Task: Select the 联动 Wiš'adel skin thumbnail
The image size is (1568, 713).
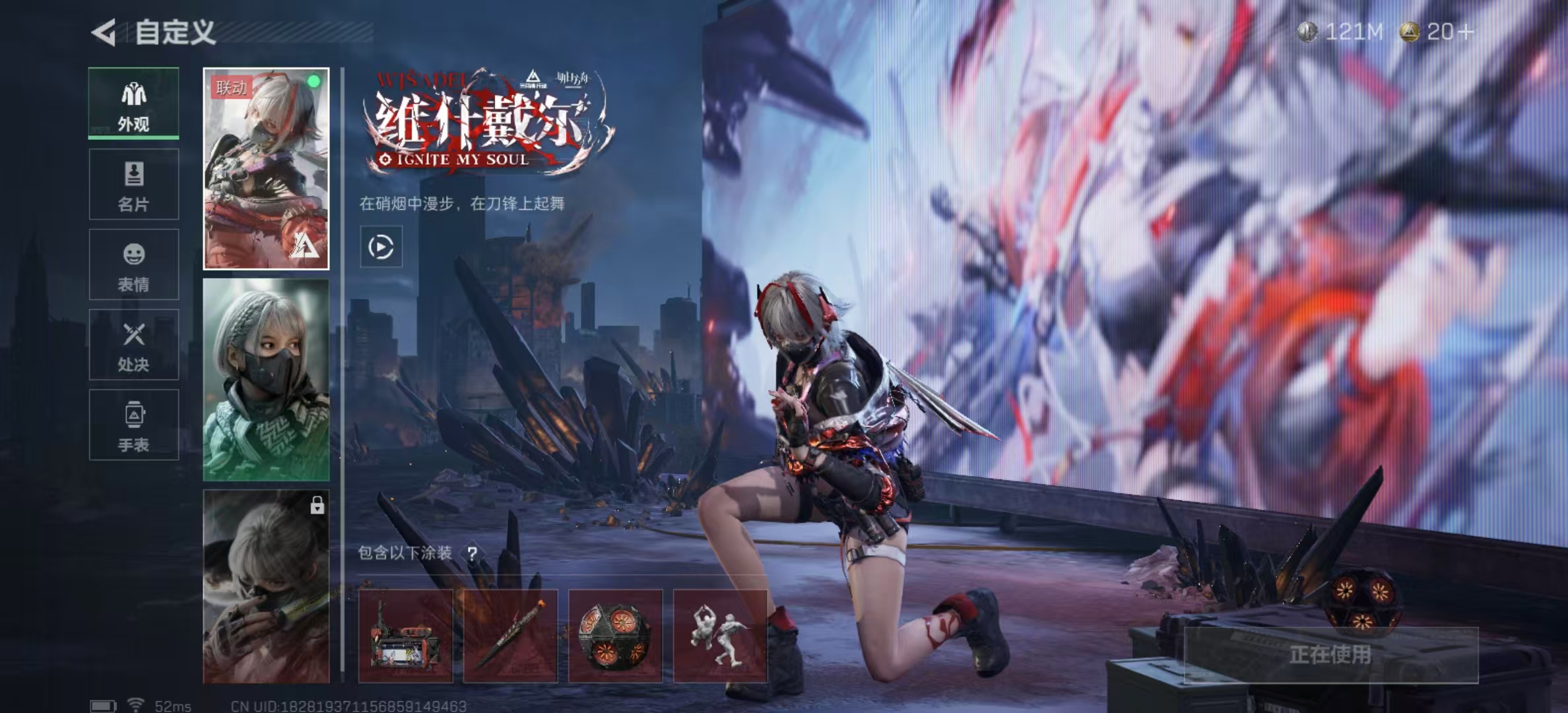Action: pos(266,169)
